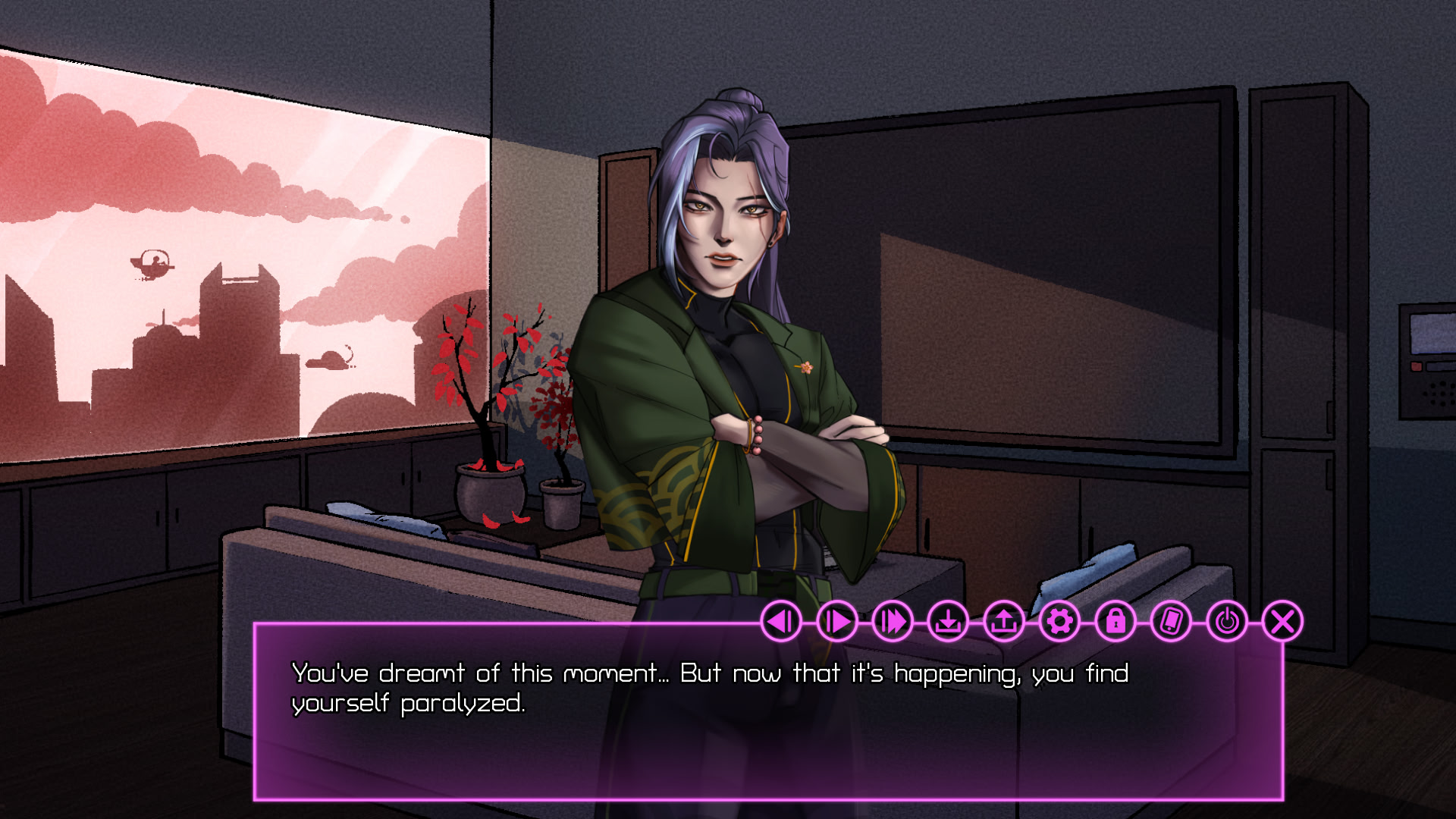Open the save menu via download-tray icon
This screenshot has width=1456, height=819.
pos(949,622)
